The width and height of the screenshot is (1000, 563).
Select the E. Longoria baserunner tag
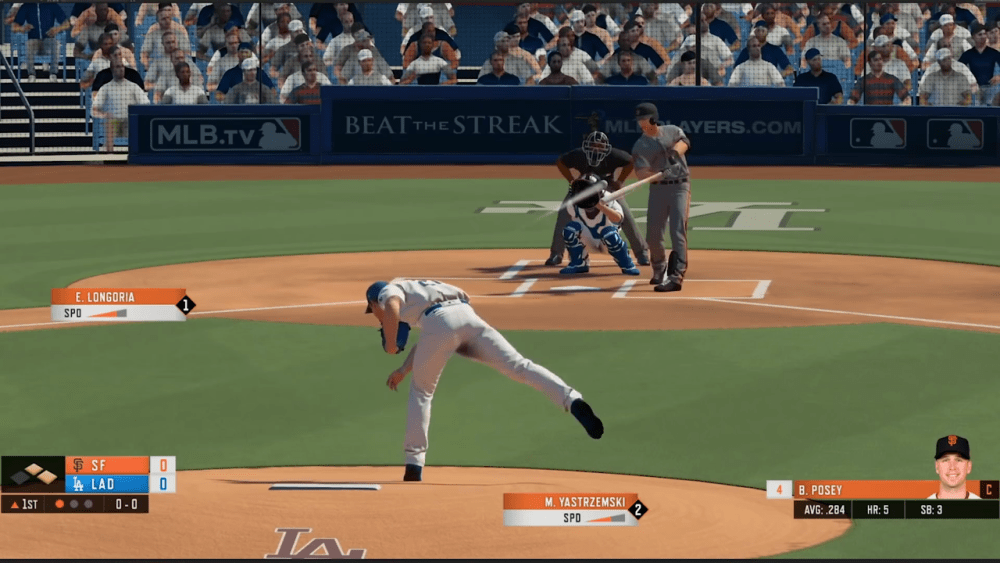119,304
